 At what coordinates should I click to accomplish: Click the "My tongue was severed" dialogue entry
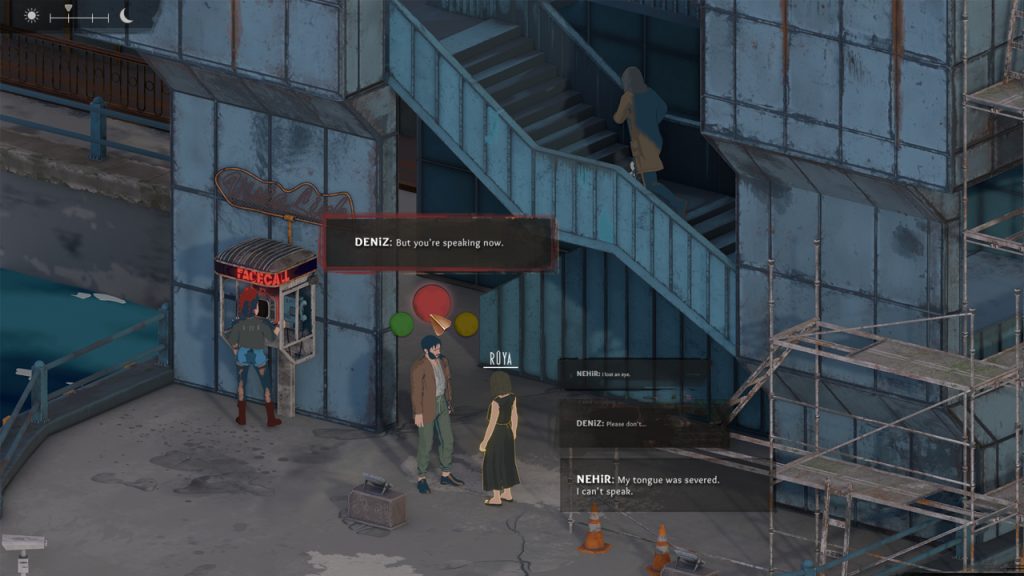point(666,485)
